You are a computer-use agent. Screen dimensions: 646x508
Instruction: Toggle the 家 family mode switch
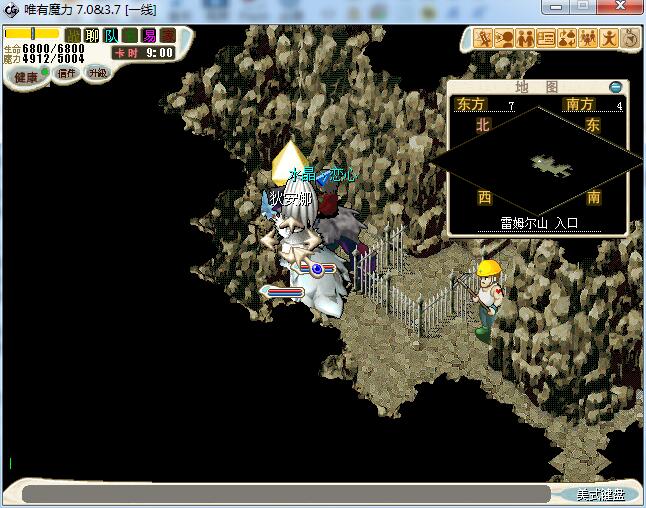click(x=167, y=36)
